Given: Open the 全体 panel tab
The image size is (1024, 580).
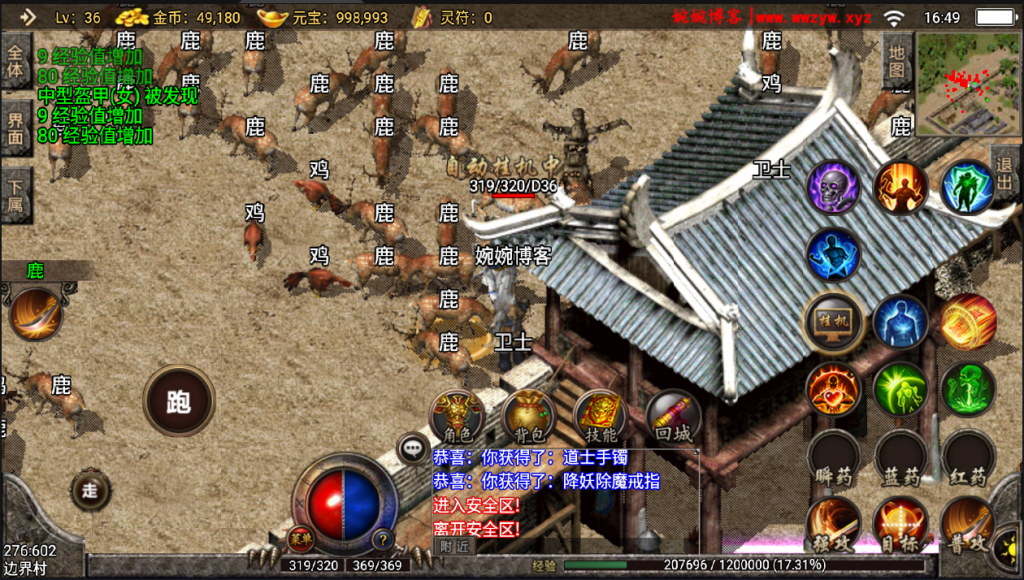Looking at the screenshot, I should 15,60.
